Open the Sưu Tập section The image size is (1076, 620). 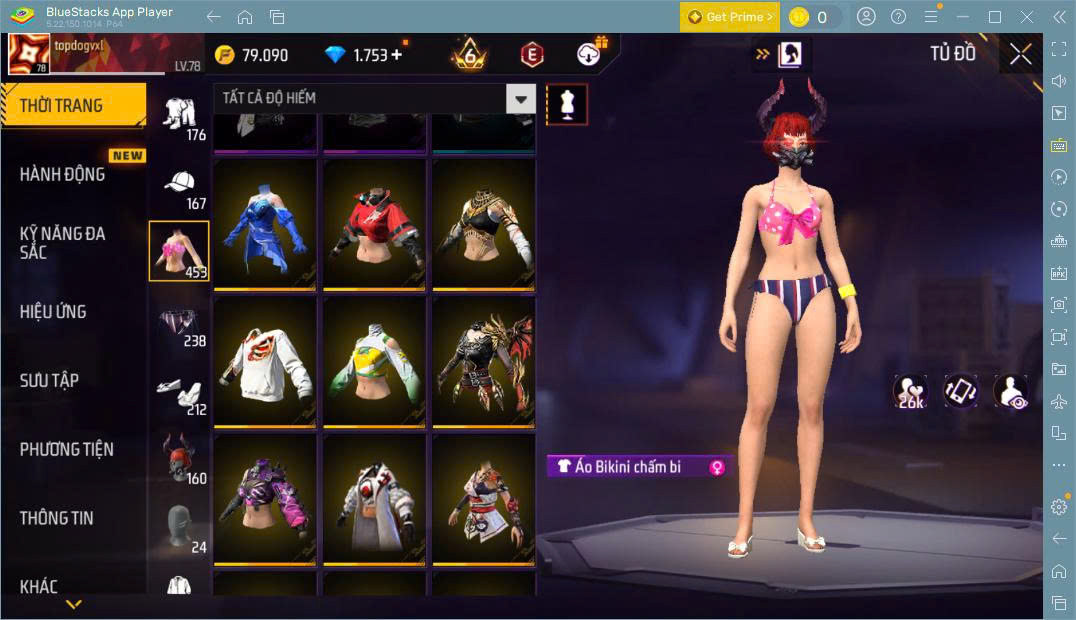(49, 380)
